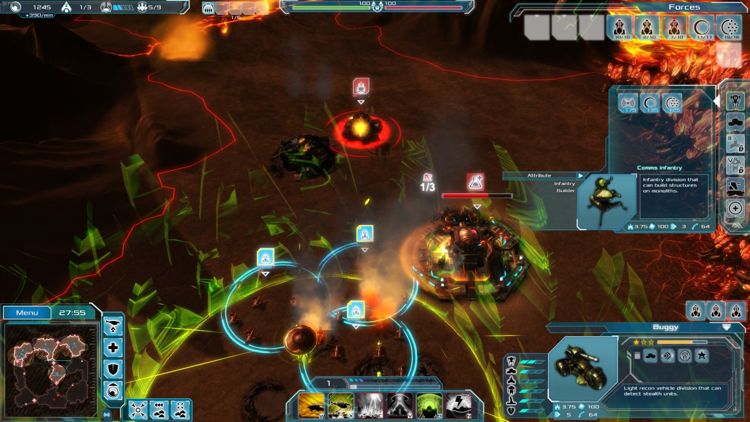Select the plus-sign command button beside minimap
Image resolution: width=750 pixels, height=422 pixels.
[113, 348]
